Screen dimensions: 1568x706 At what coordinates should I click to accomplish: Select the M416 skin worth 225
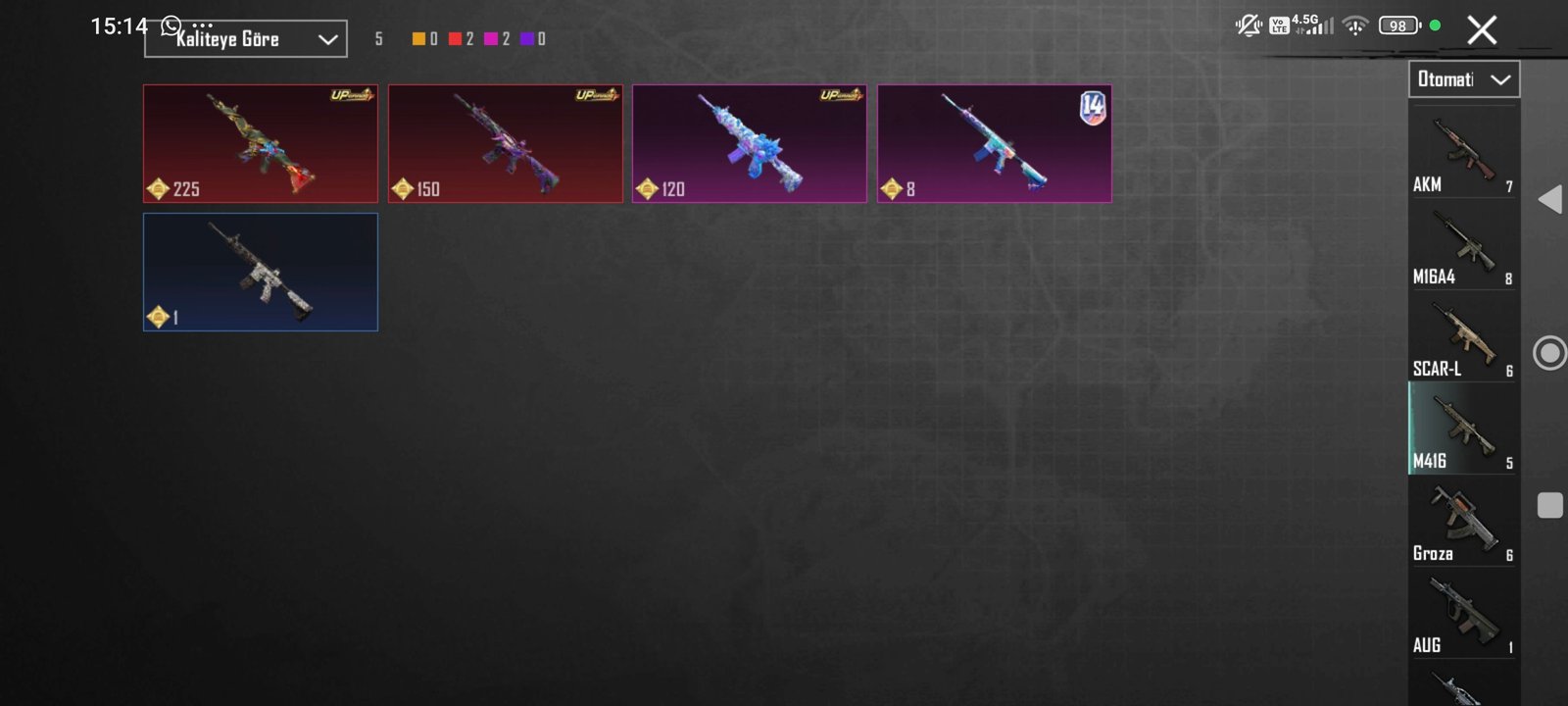coord(261,143)
